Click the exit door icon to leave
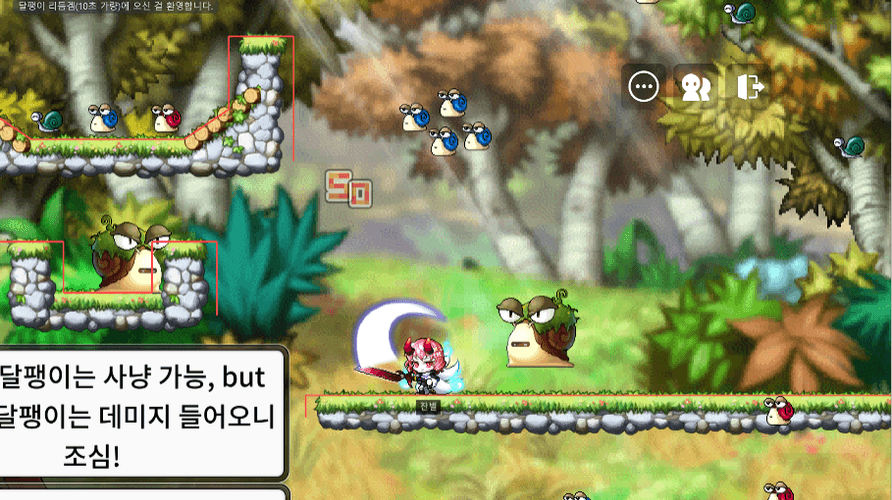This screenshot has width=892, height=500. [x=747, y=87]
